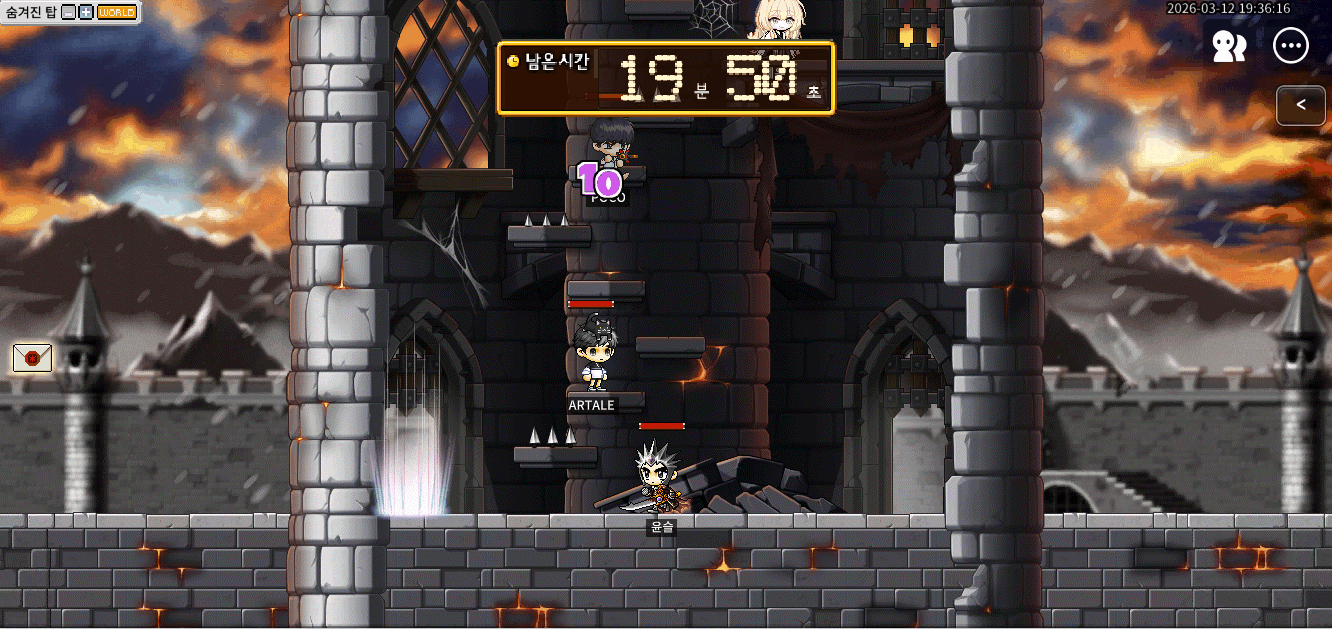Open the friends and social icon
Screen dimensions: 1332x629
click(x=1228, y=46)
